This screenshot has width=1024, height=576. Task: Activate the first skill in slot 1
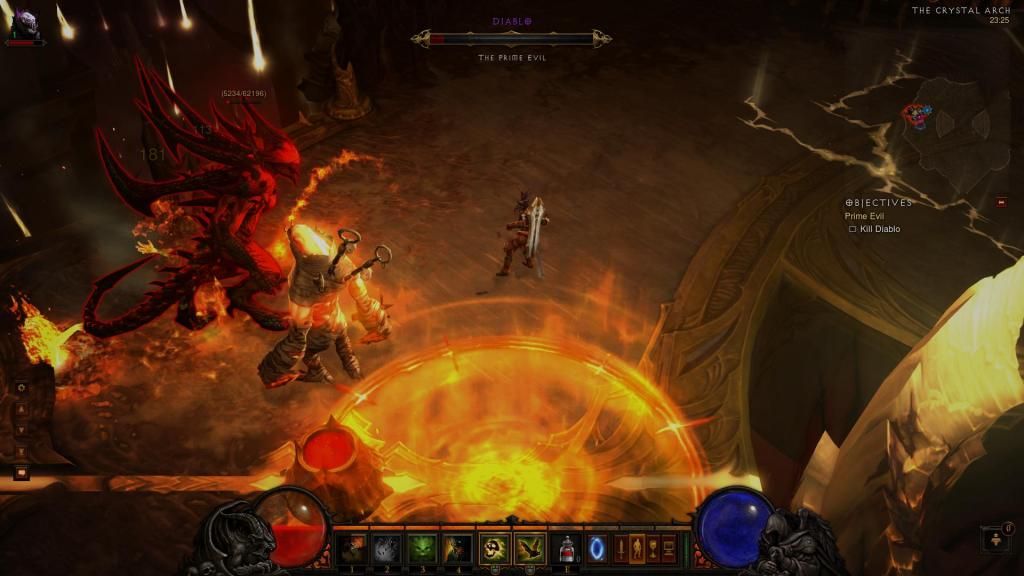click(x=351, y=548)
